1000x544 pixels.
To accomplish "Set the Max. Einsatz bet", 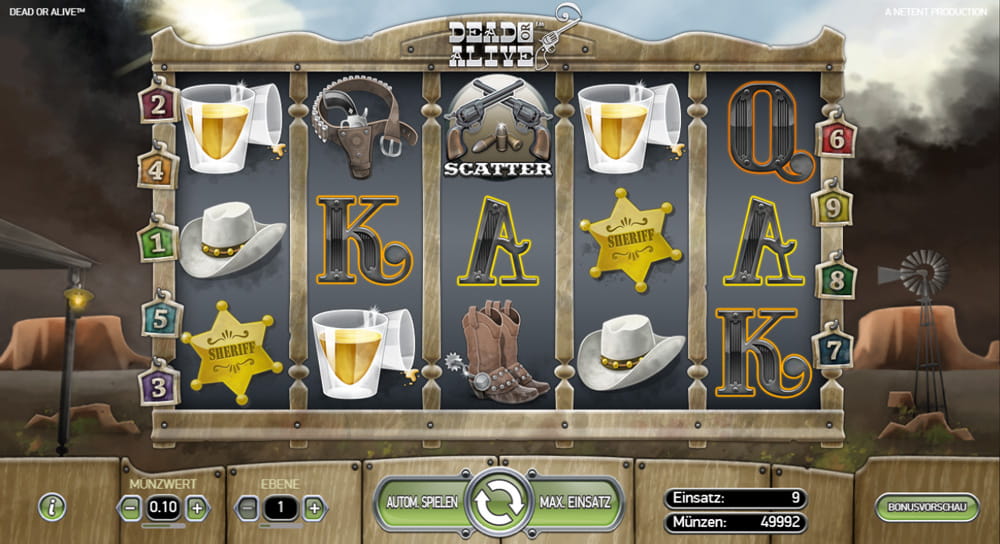I will tap(575, 500).
